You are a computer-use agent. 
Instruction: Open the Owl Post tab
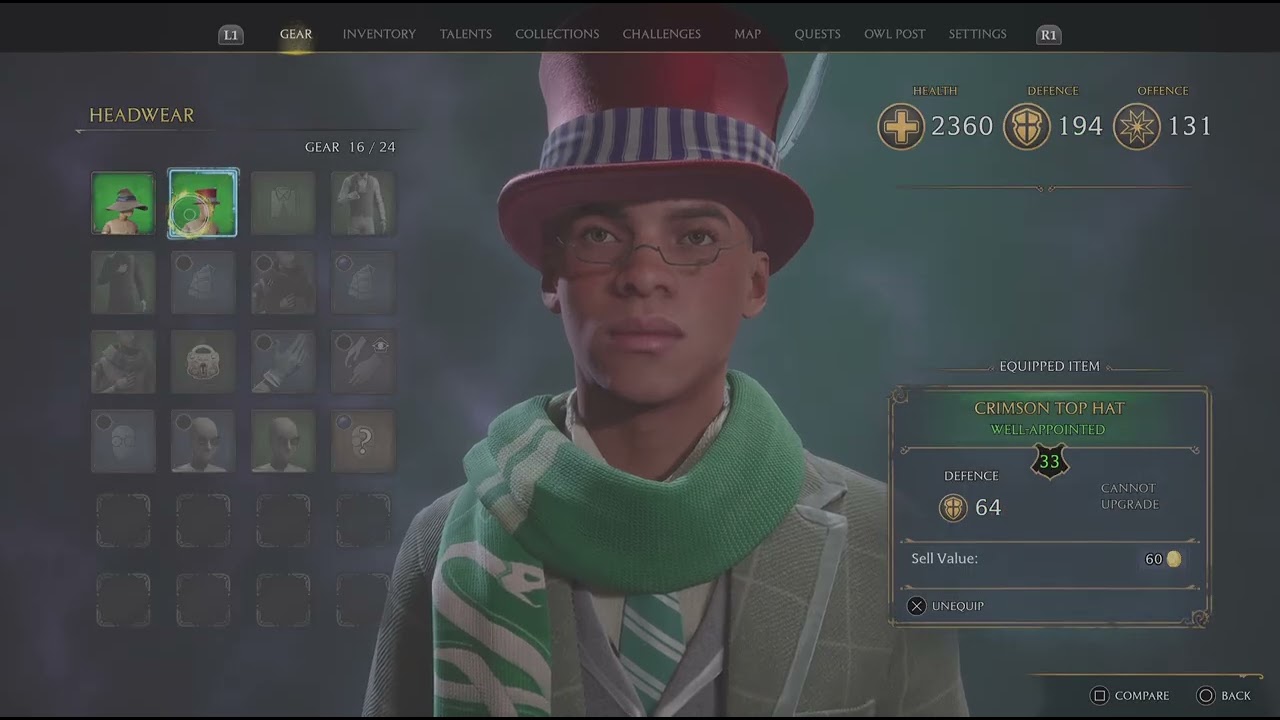pyautogui.click(x=894, y=34)
